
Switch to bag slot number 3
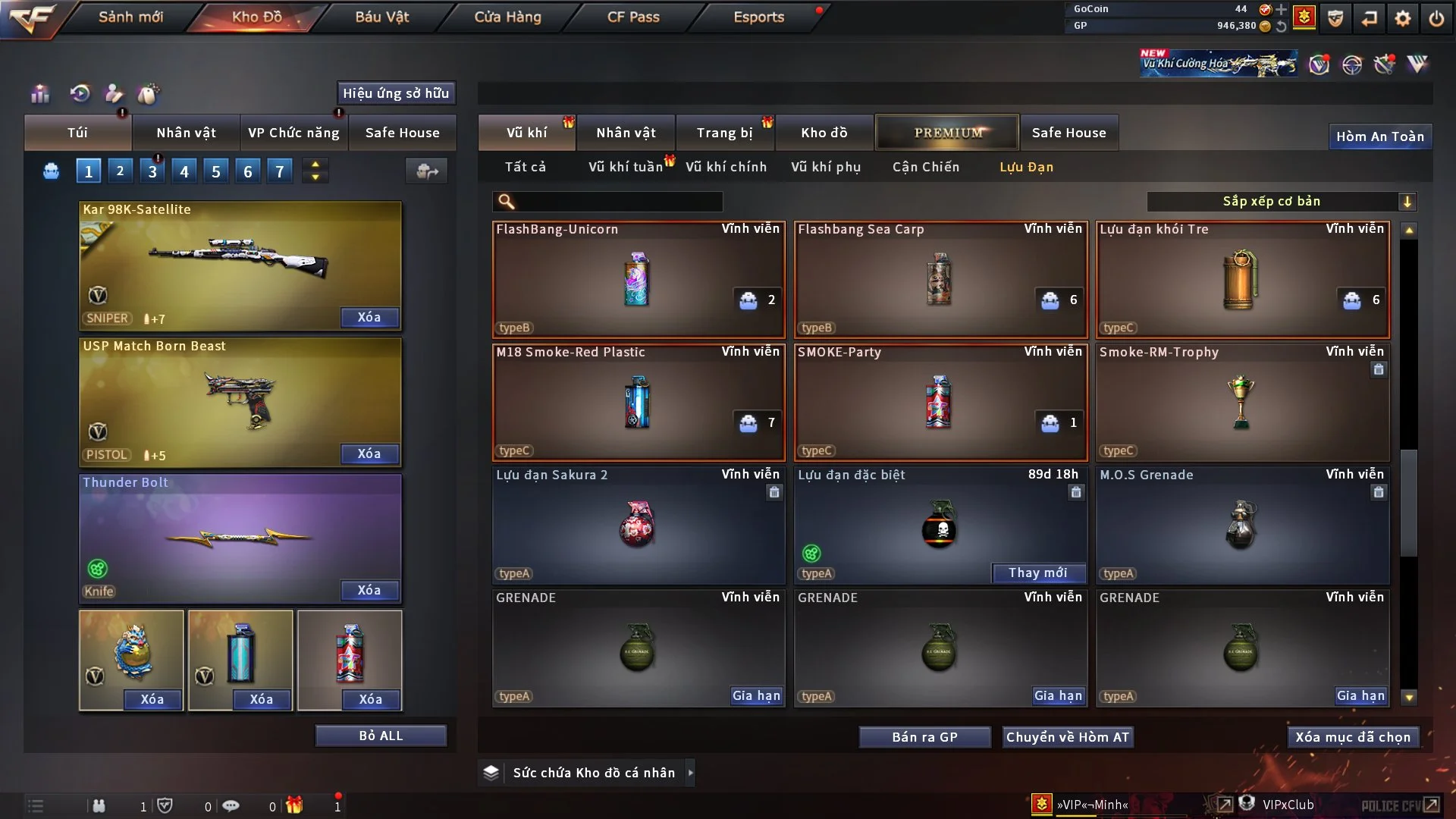tap(152, 171)
